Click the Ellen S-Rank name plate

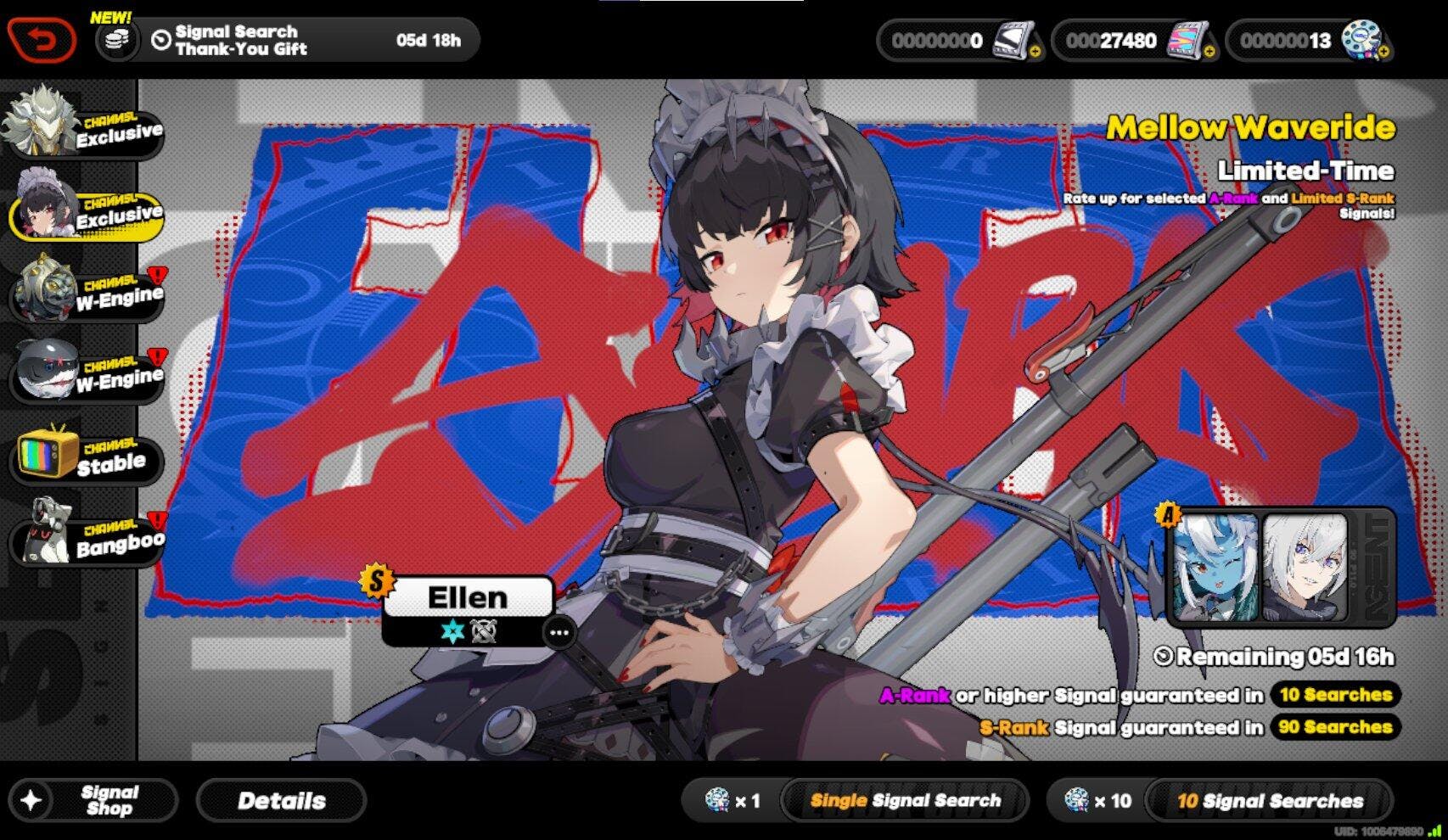pyautogui.click(x=468, y=597)
